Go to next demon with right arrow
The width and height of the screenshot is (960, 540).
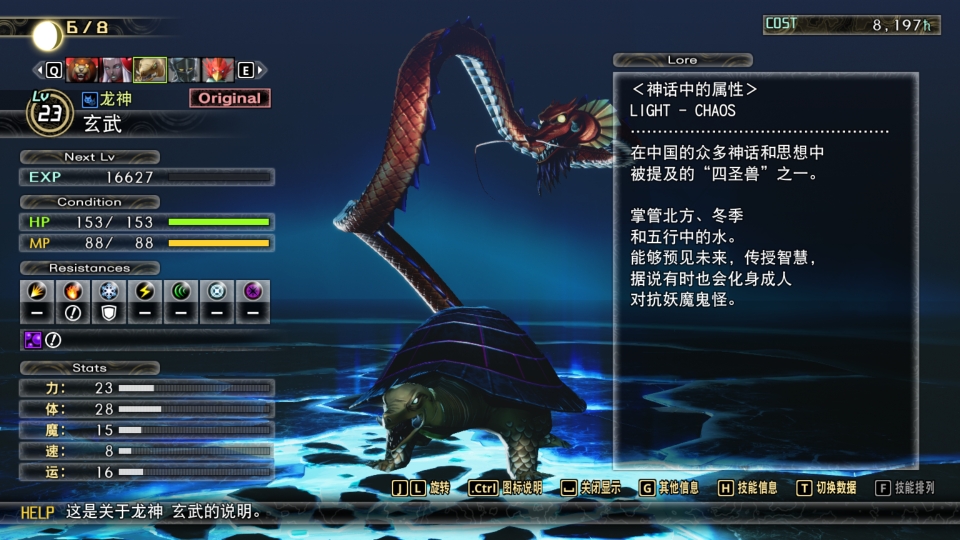click(247, 70)
